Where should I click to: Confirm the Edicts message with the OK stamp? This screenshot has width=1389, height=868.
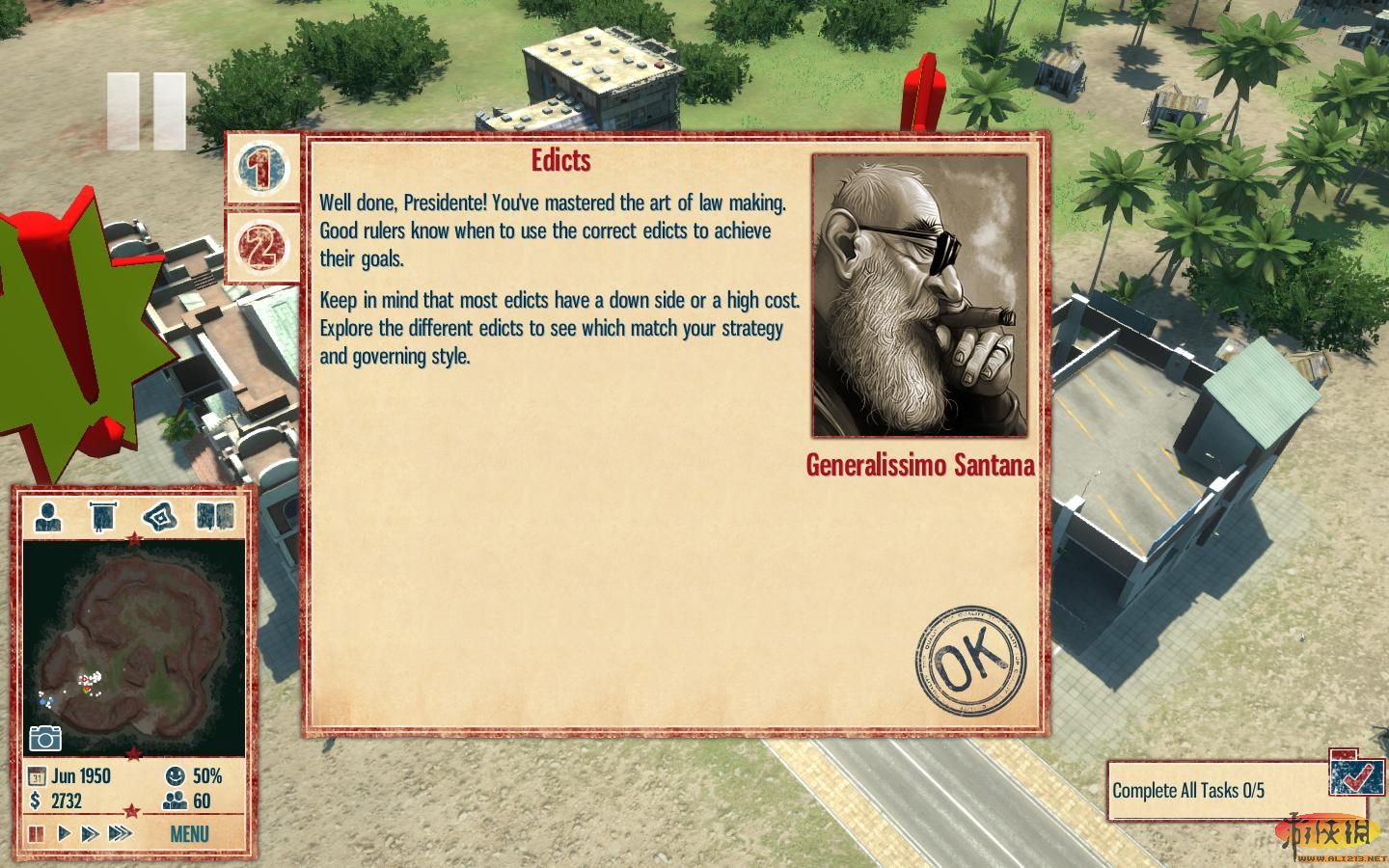click(970, 662)
